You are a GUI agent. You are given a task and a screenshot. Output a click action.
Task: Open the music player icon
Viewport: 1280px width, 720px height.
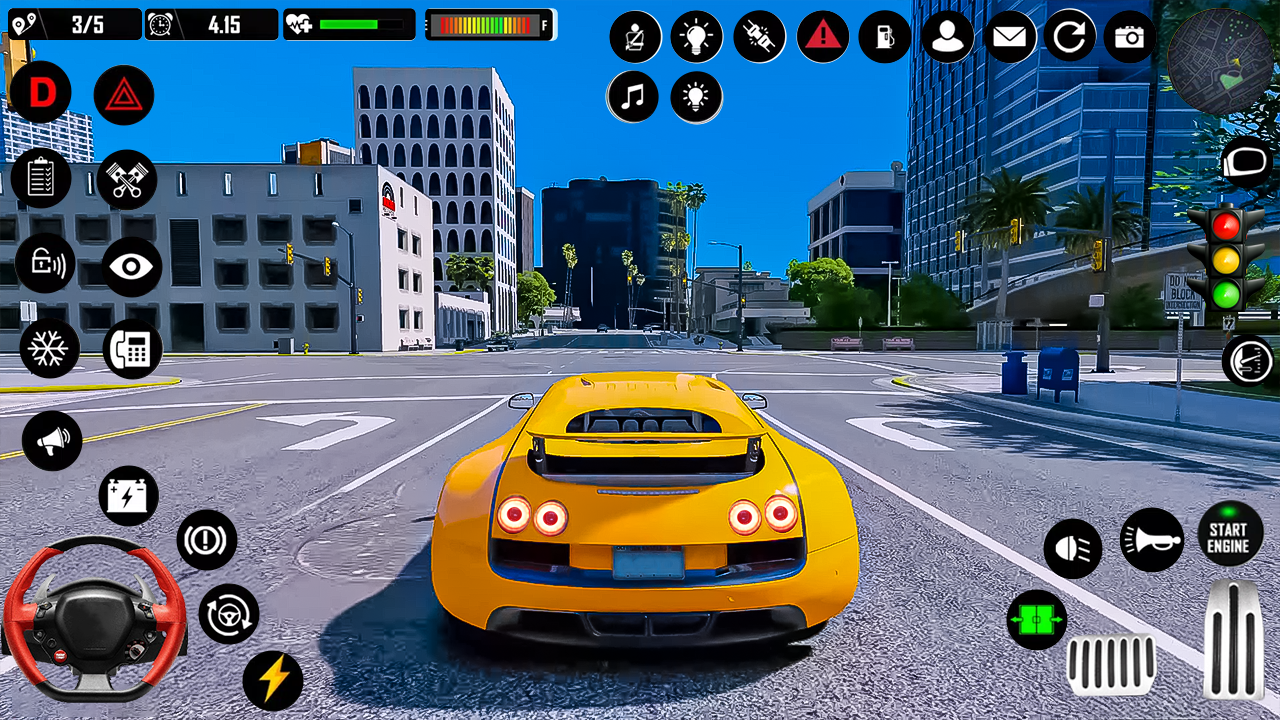(x=633, y=97)
